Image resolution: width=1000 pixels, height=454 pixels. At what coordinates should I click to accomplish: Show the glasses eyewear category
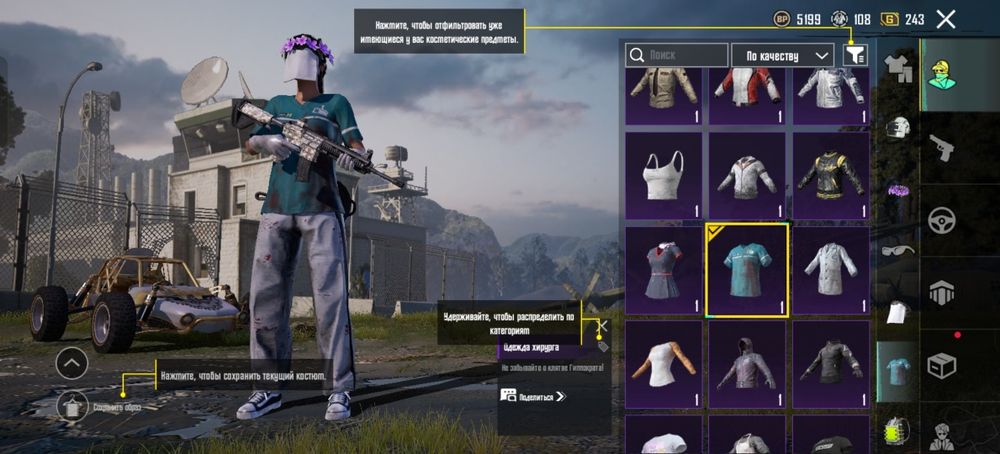point(898,250)
